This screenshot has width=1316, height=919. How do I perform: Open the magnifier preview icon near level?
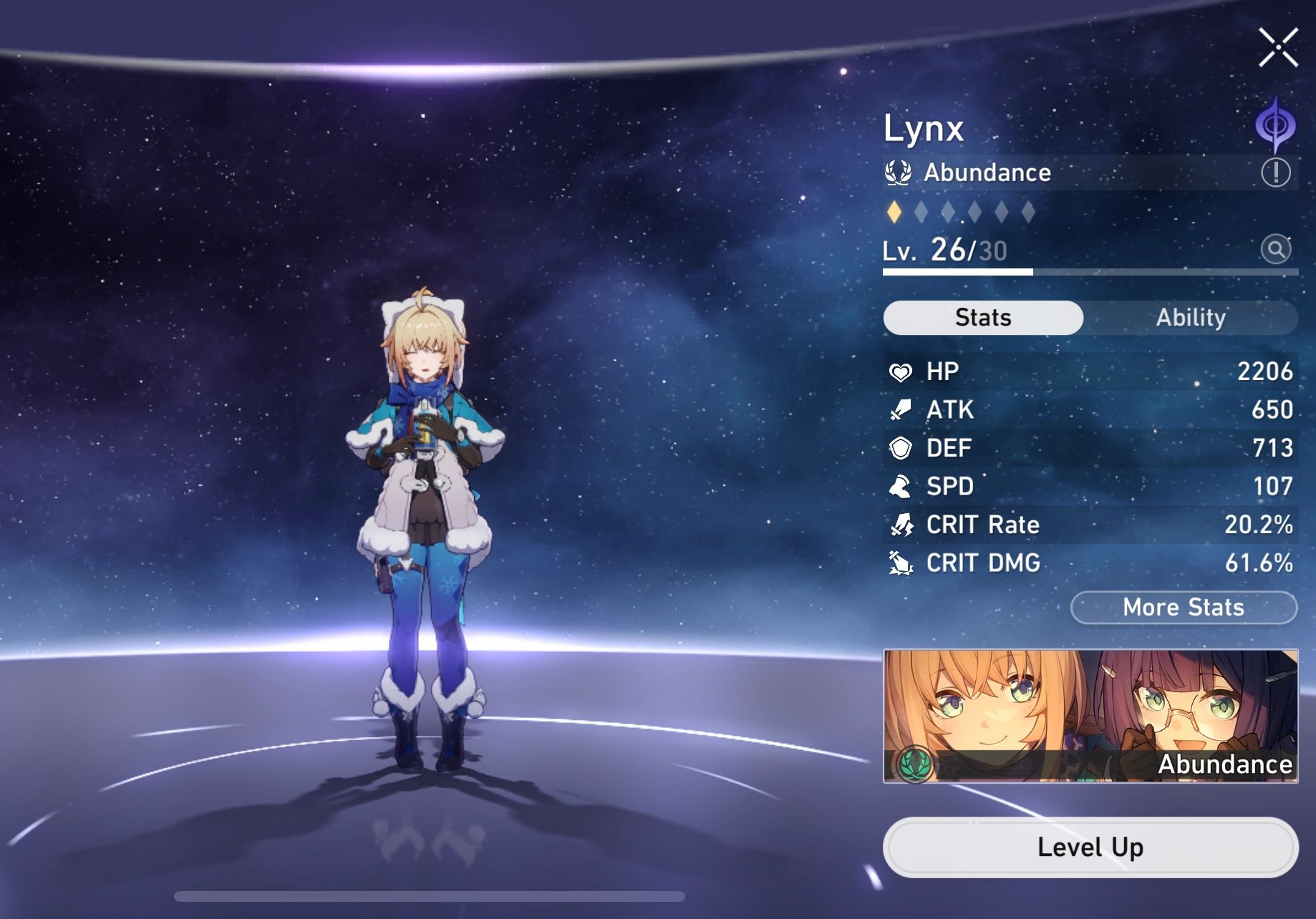tap(1276, 250)
